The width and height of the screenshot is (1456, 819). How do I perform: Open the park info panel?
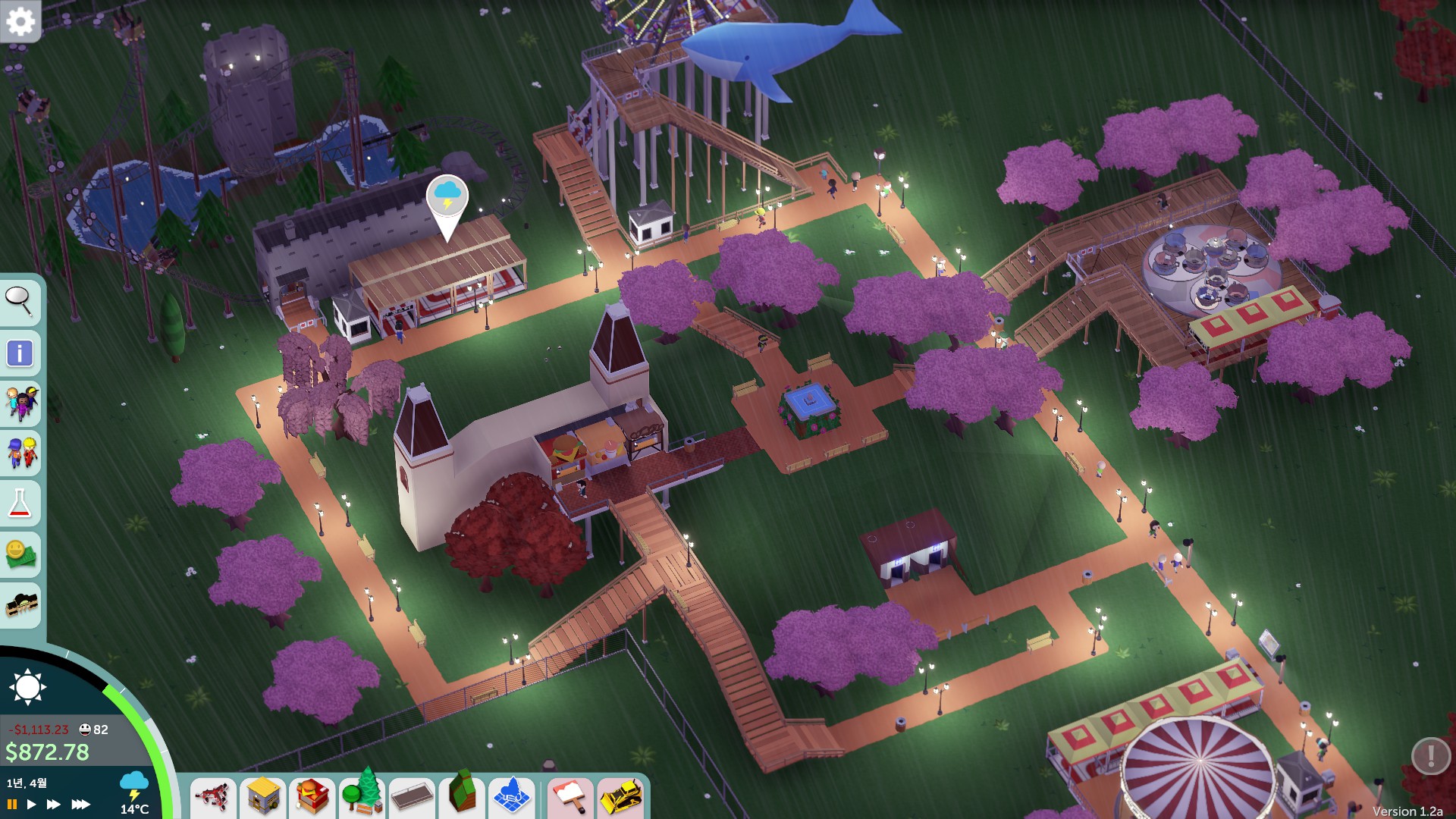coord(20,353)
